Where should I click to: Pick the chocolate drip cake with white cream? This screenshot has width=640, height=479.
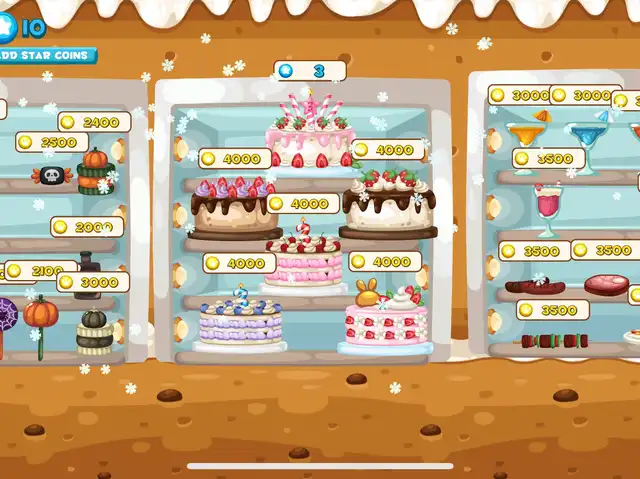click(388, 203)
